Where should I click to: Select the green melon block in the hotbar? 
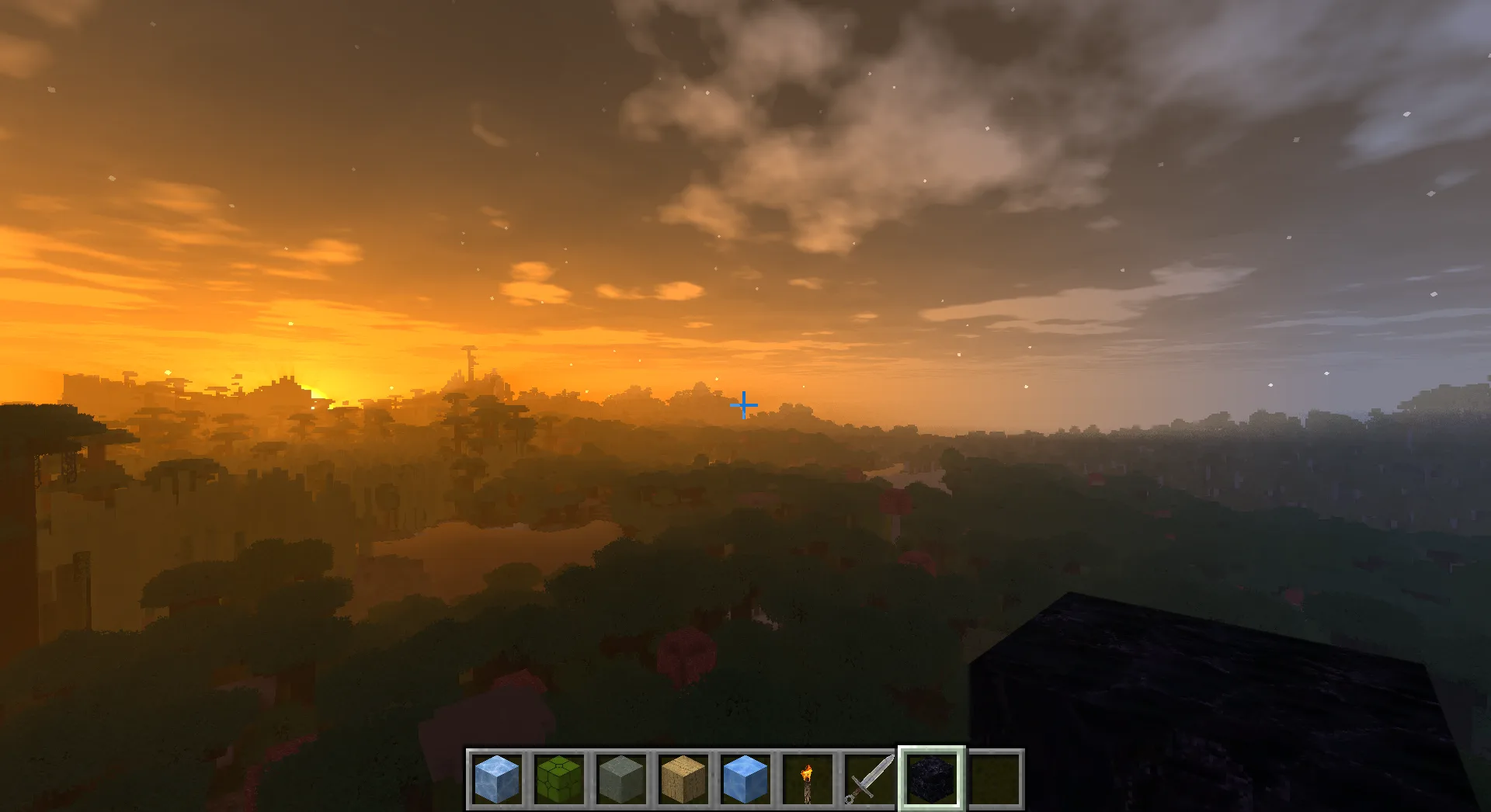click(x=558, y=780)
